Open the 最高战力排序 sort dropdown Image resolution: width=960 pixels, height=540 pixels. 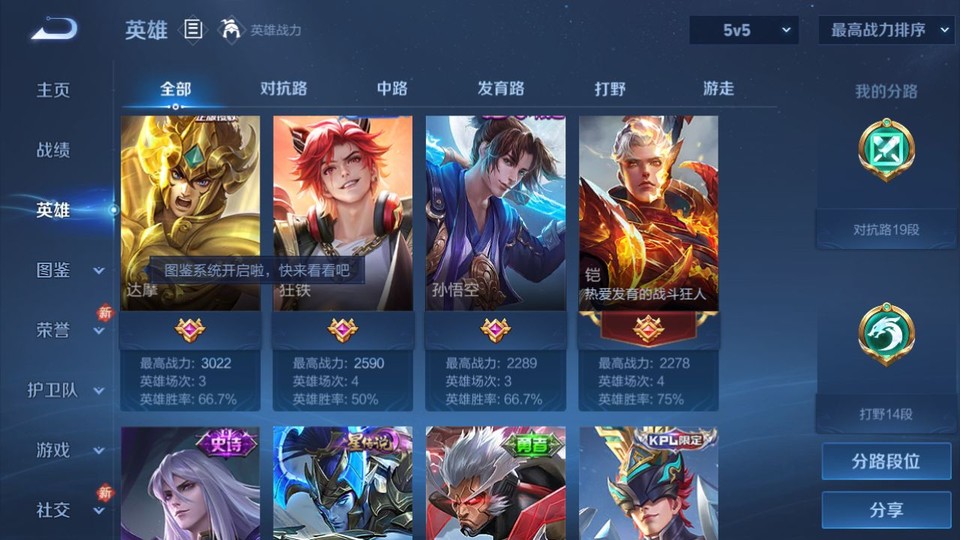(x=886, y=30)
